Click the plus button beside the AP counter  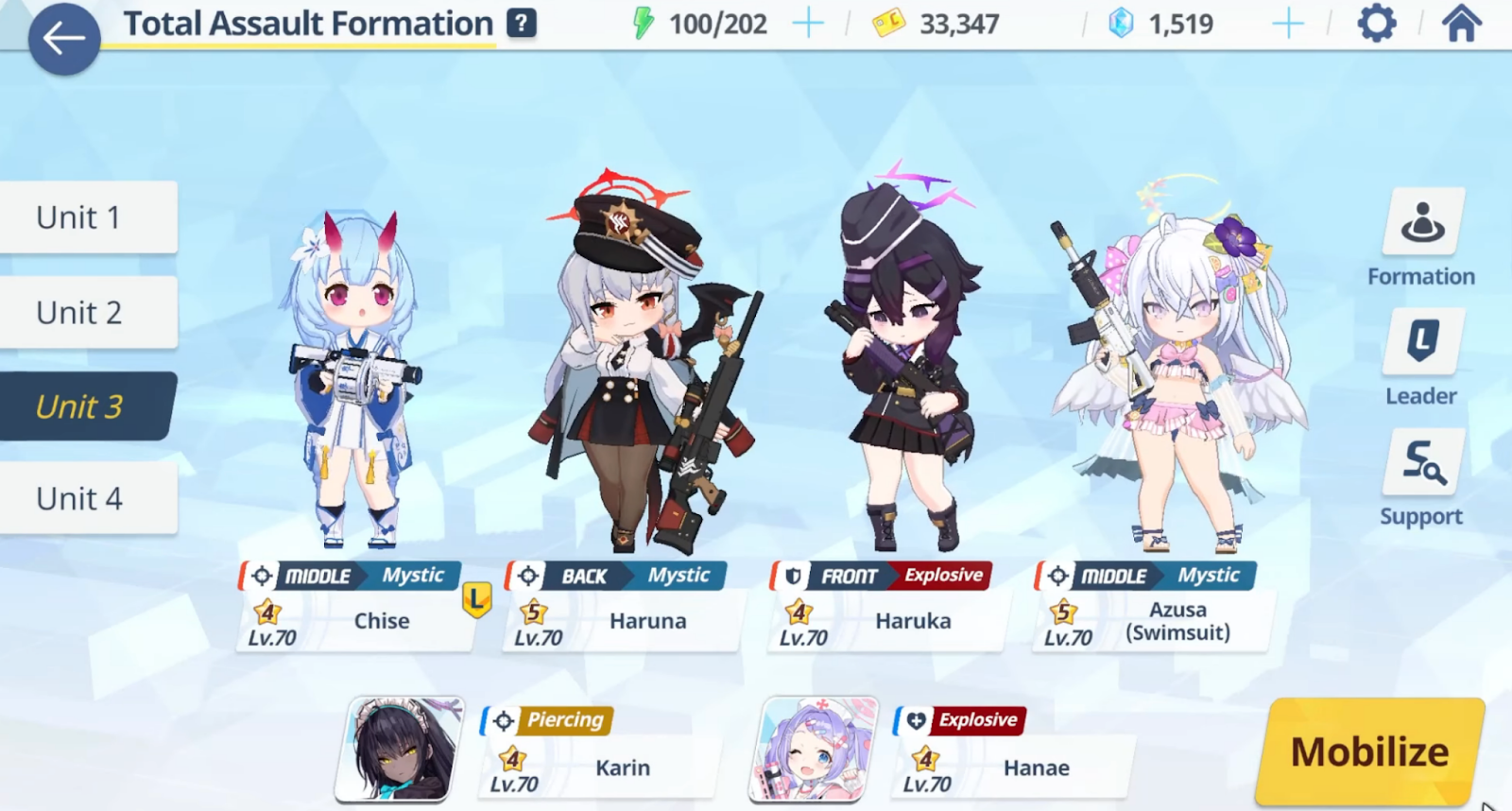pyautogui.click(x=809, y=23)
